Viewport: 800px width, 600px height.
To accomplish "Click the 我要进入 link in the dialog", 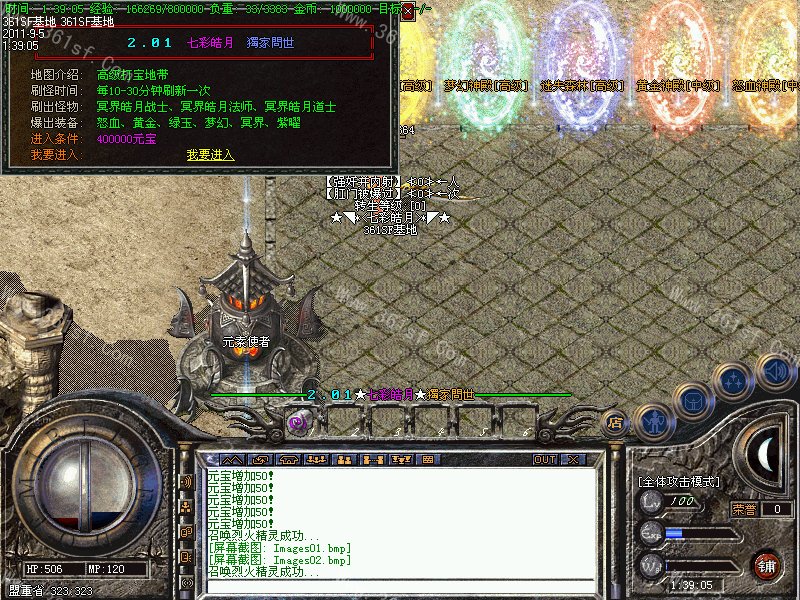I will pos(210,155).
